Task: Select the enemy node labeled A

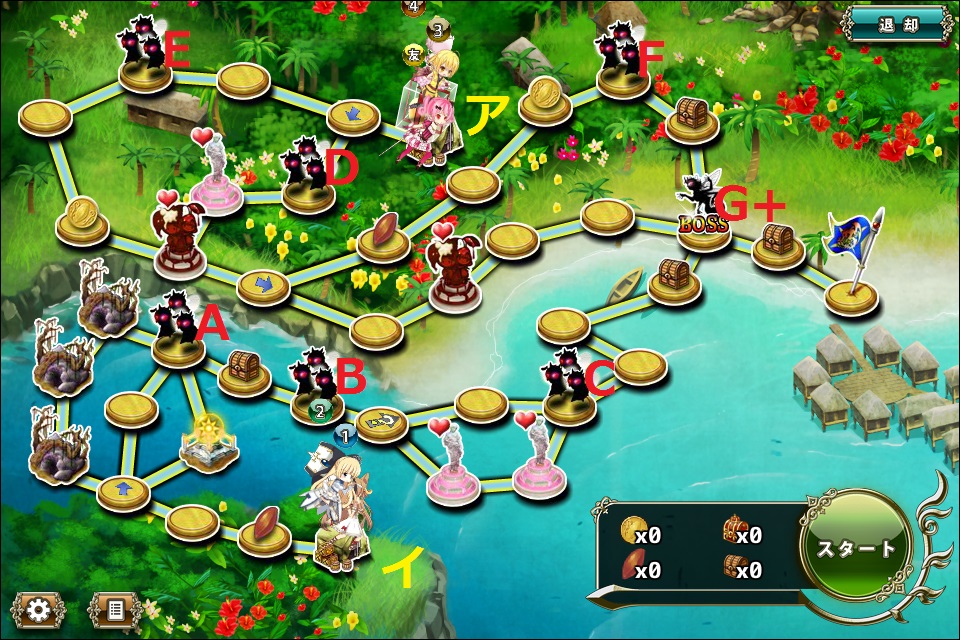Action: [177, 328]
